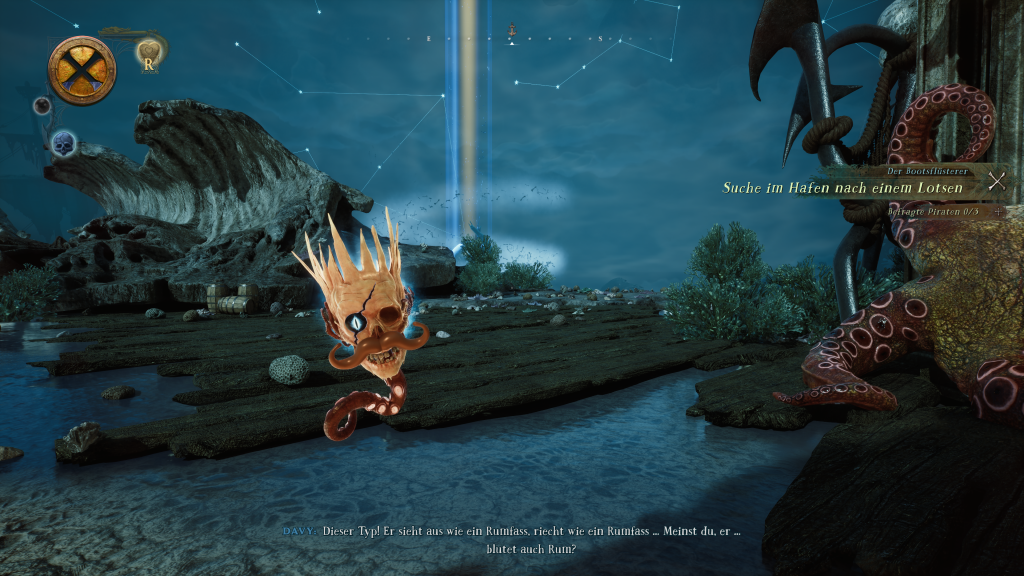Click the round golden cross emblem
The width and height of the screenshot is (1024, 576).
tap(82, 70)
